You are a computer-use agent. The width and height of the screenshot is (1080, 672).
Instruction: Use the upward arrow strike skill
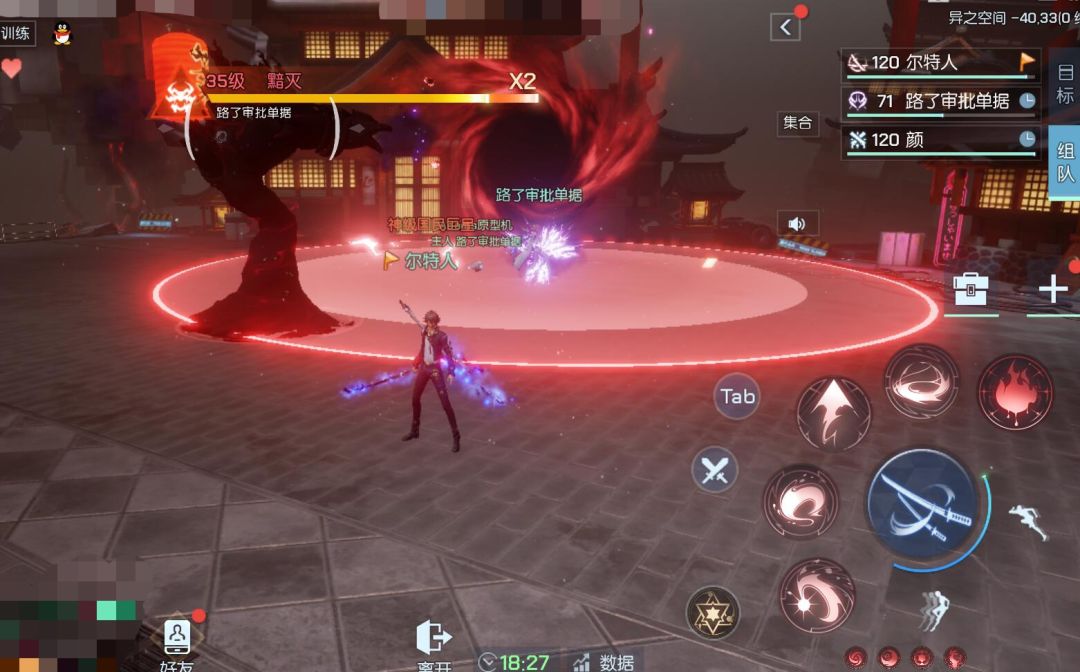[833, 413]
